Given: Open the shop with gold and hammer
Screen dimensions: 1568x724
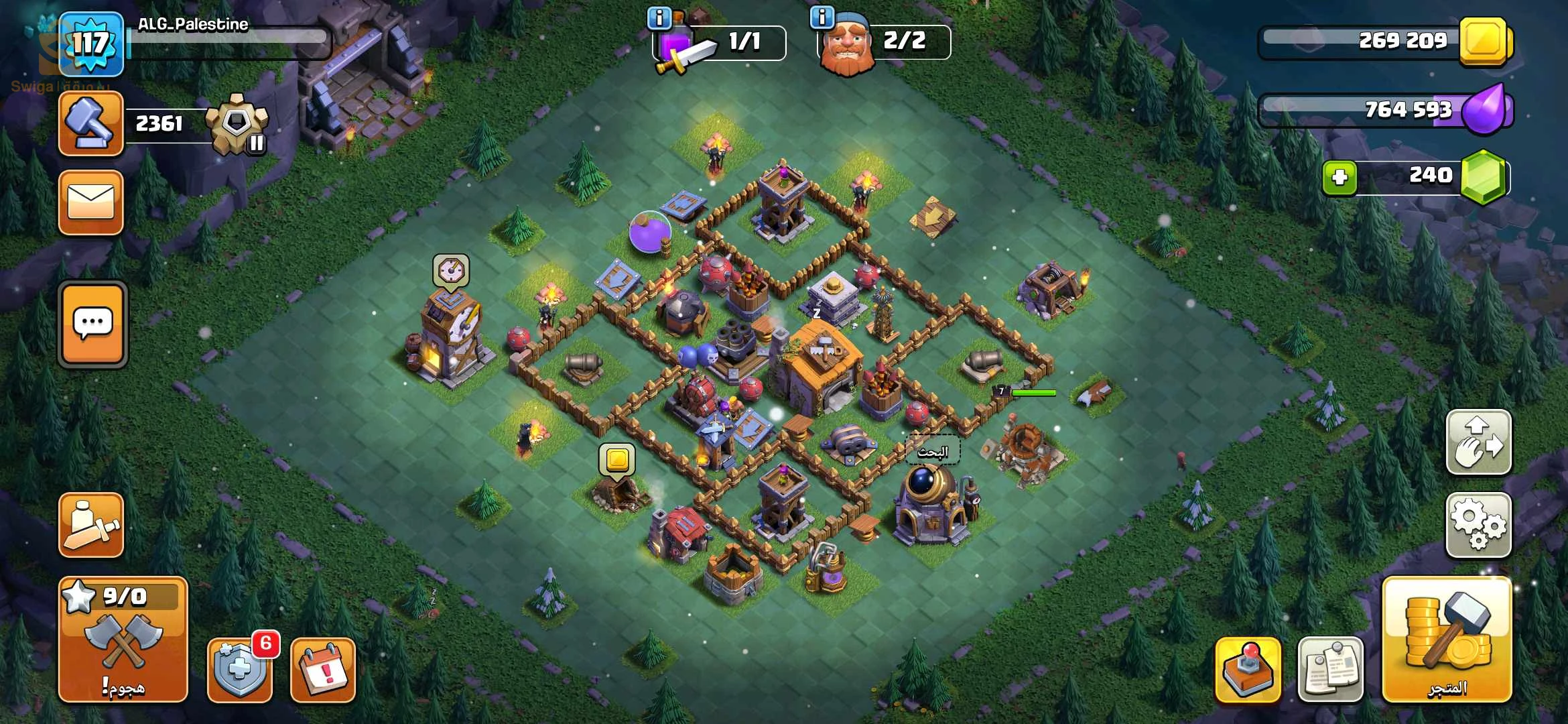Looking at the screenshot, I should pyautogui.click(x=1447, y=640).
